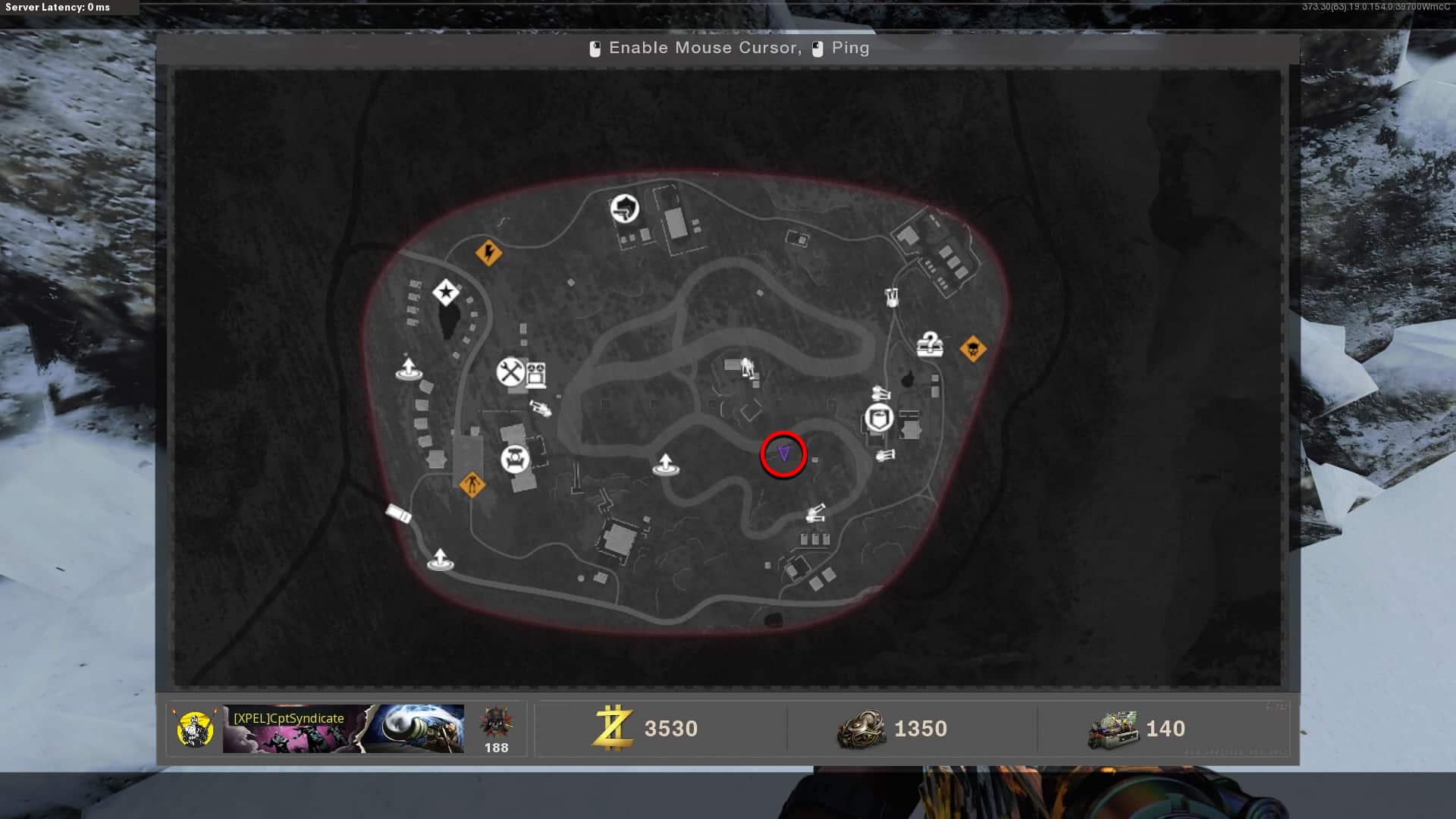Mark the orange skull diamond objective
1456x819 pixels.
972,349
